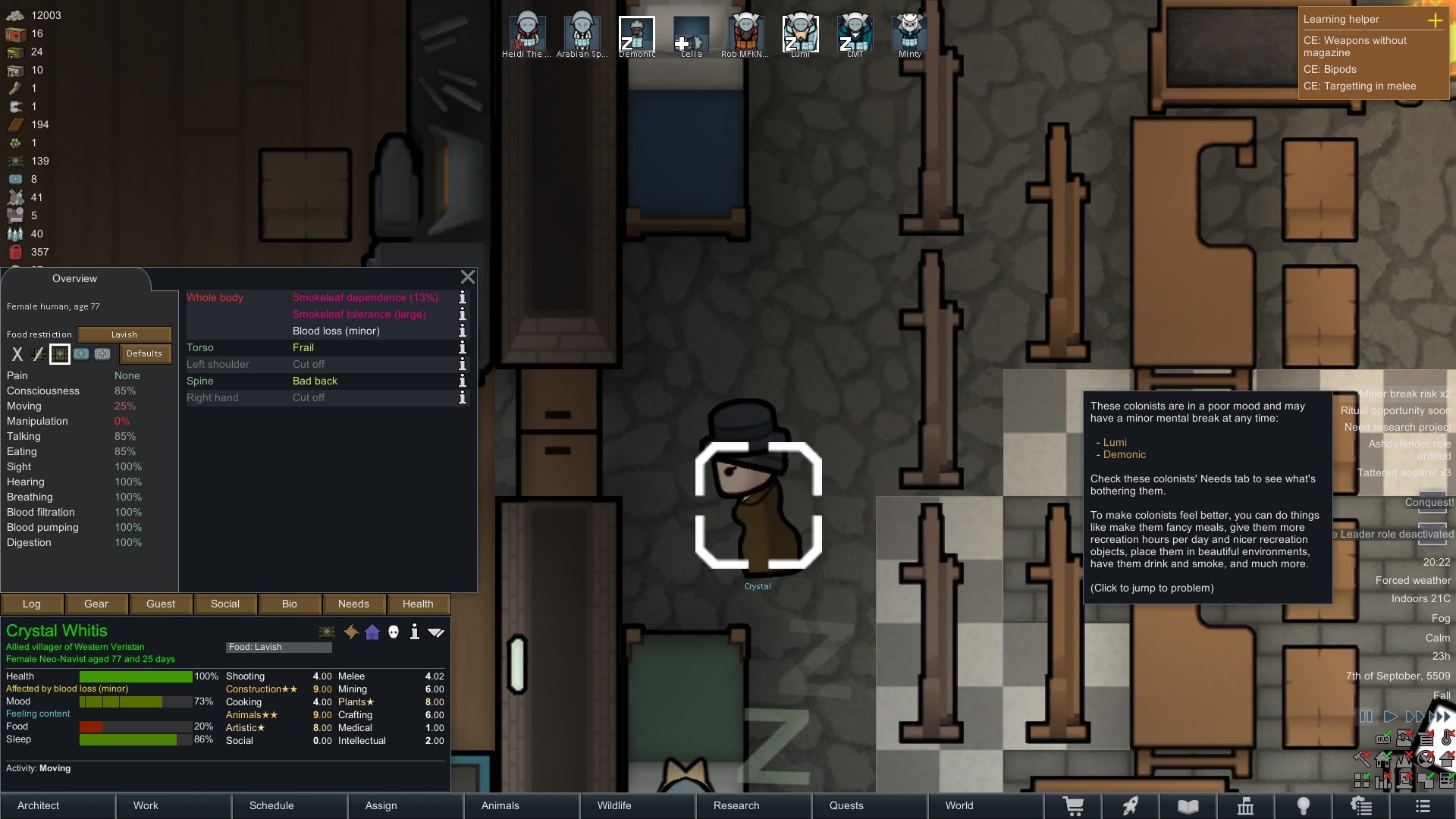The width and height of the screenshot is (1456, 819).
Task: Open the Schedule menu
Action: pos(290,805)
